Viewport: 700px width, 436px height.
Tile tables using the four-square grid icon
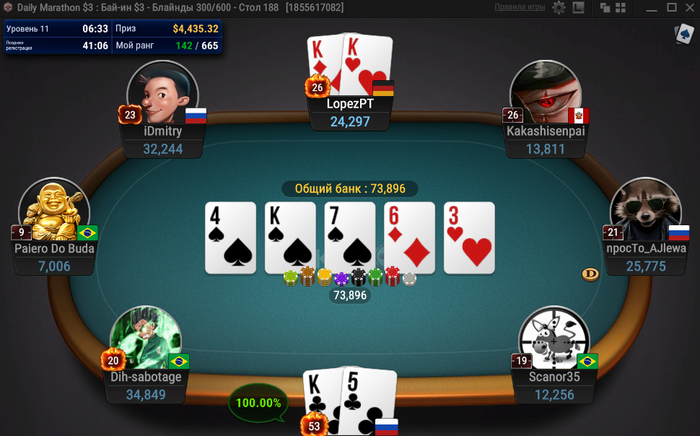(x=622, y=7)
